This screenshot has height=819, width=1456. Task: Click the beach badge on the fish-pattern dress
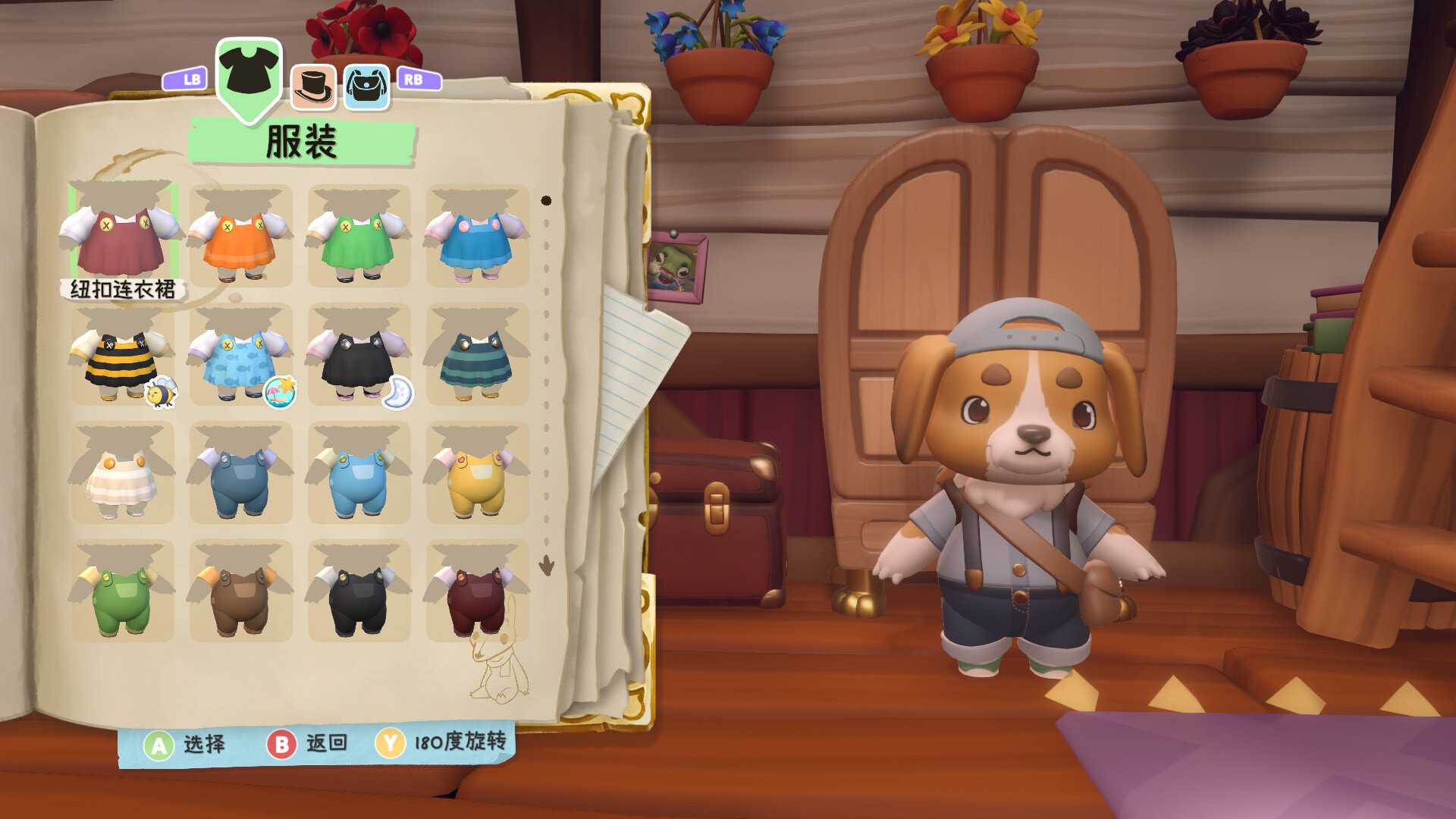[x=279, y=392]
